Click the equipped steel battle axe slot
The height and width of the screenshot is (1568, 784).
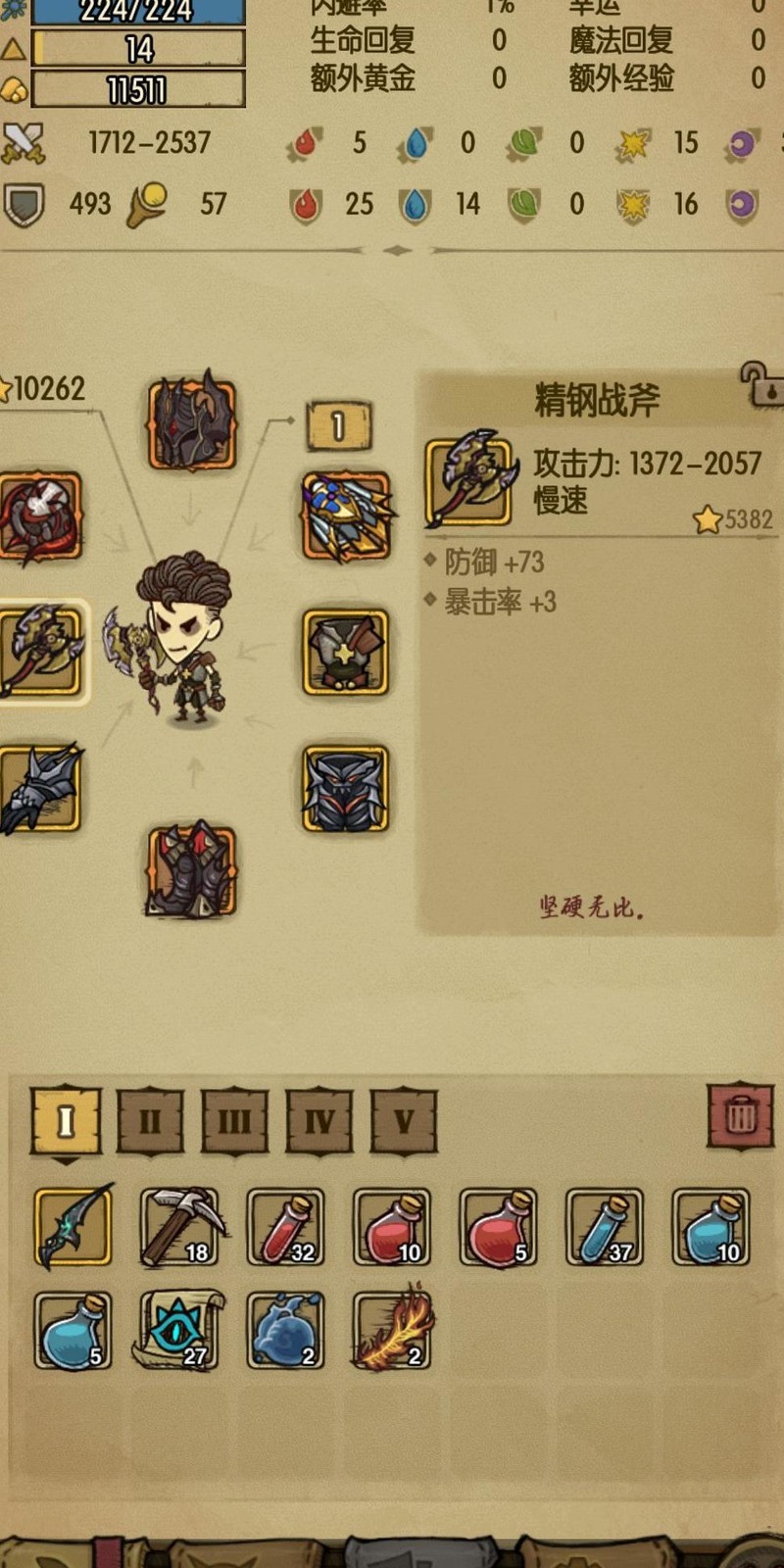click(41, 651)
